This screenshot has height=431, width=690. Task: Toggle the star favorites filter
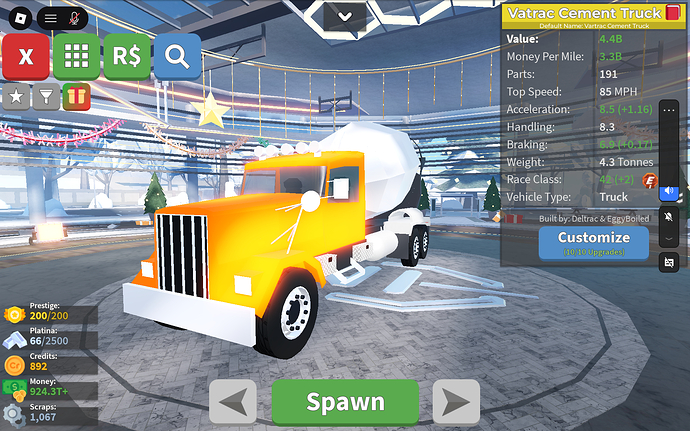coord(17,96)
